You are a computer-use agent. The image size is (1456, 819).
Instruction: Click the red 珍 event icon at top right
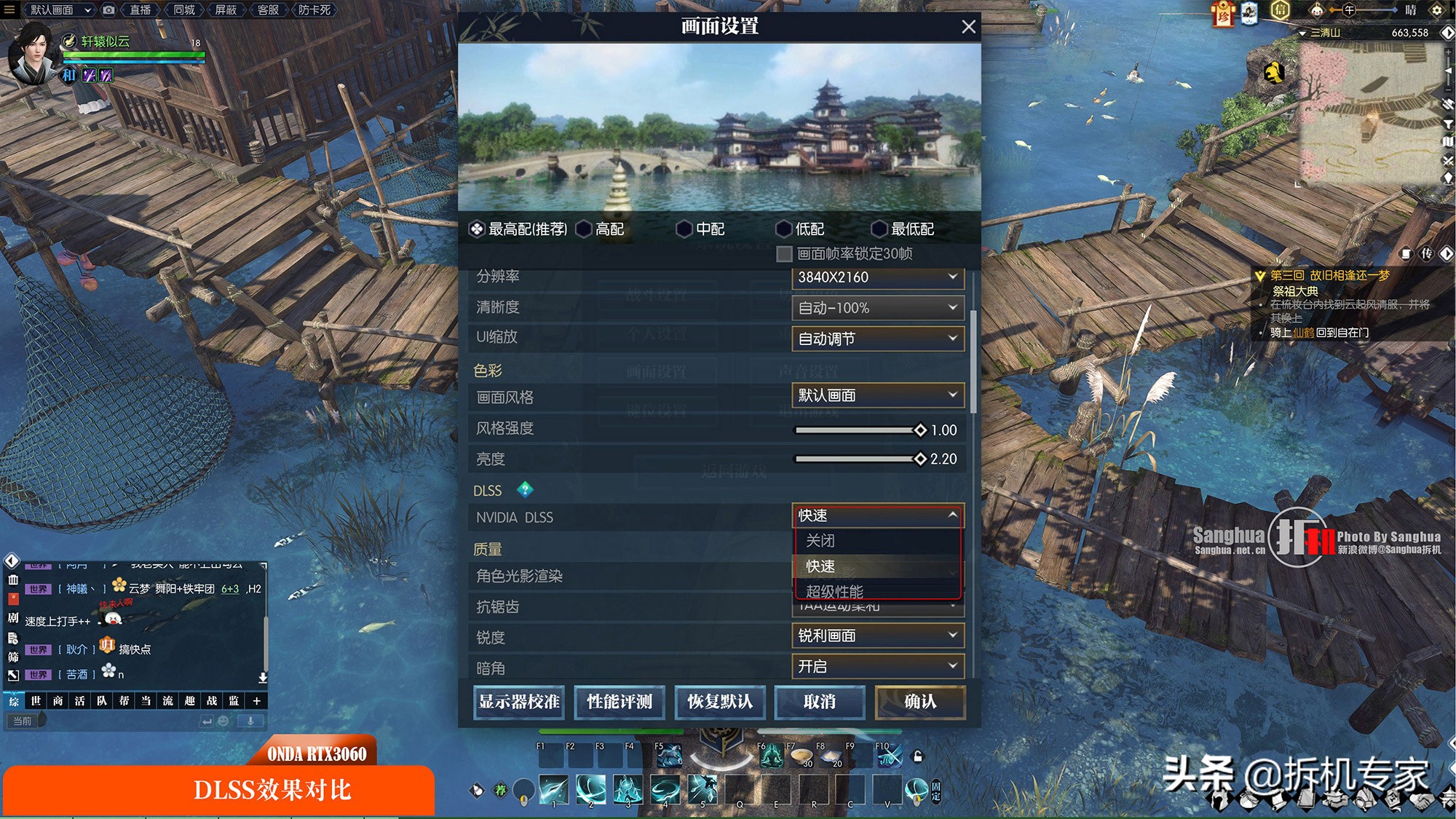point(1223,15)
